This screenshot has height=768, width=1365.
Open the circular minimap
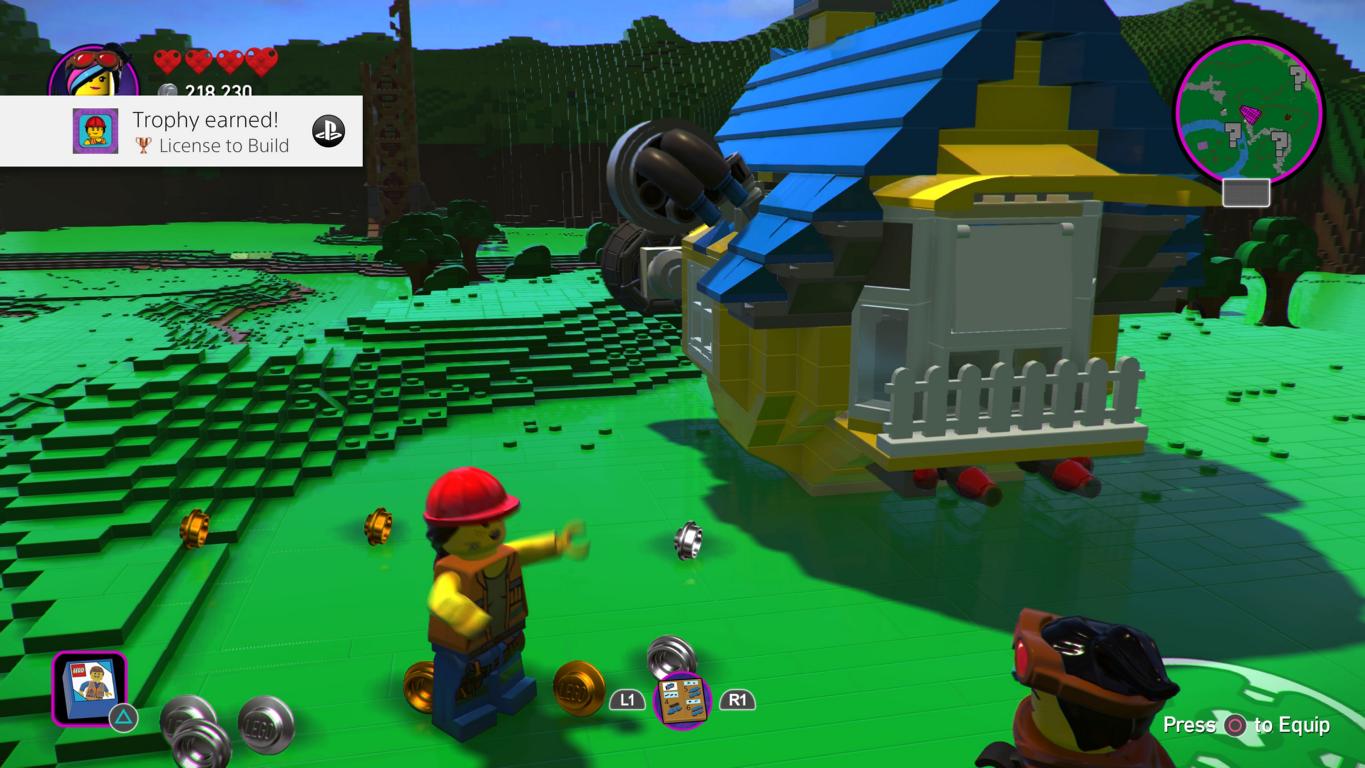(1249, 111)
